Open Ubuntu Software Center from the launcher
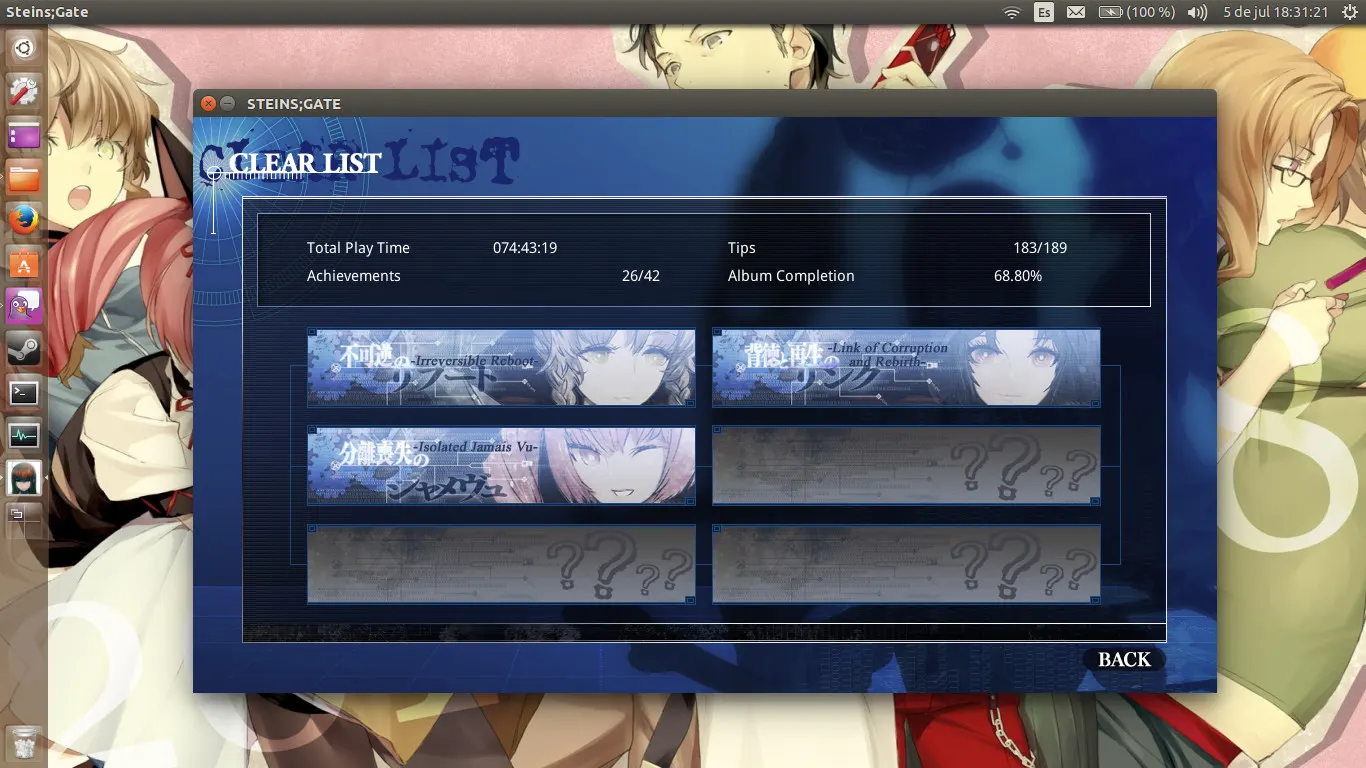The image size is (1366, 768). pos(24,262)
